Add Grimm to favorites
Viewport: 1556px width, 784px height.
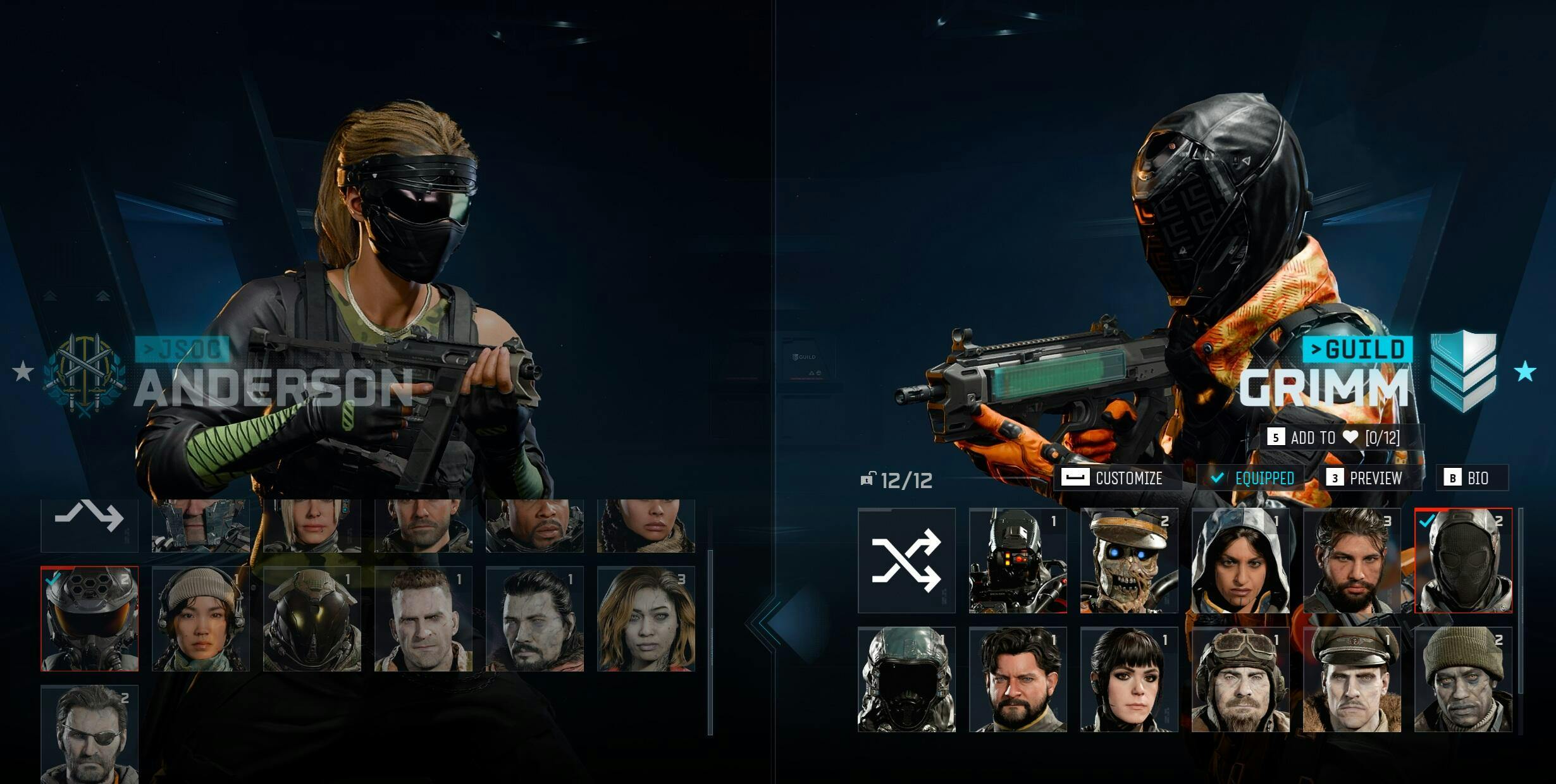pyautogui.click(x=1336, y=438)
